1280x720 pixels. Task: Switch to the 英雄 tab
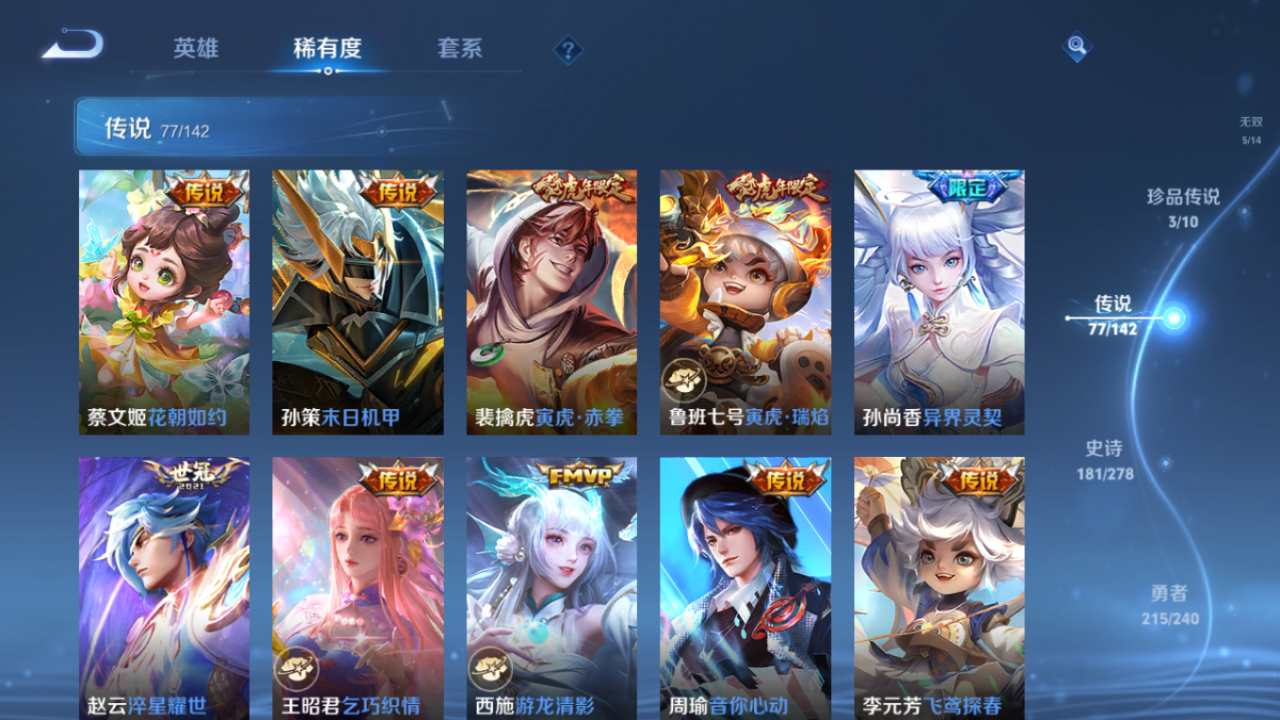tap(196, 46)
